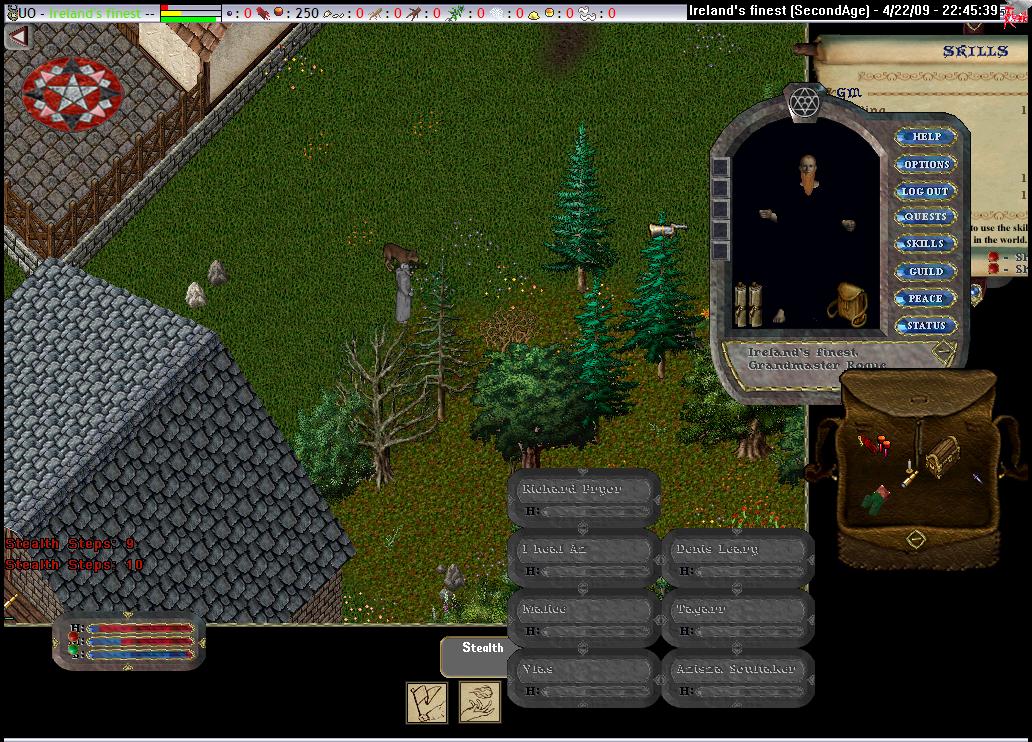Click the Log Out button
The image size is (1032, 742).
tap(925, 191)
